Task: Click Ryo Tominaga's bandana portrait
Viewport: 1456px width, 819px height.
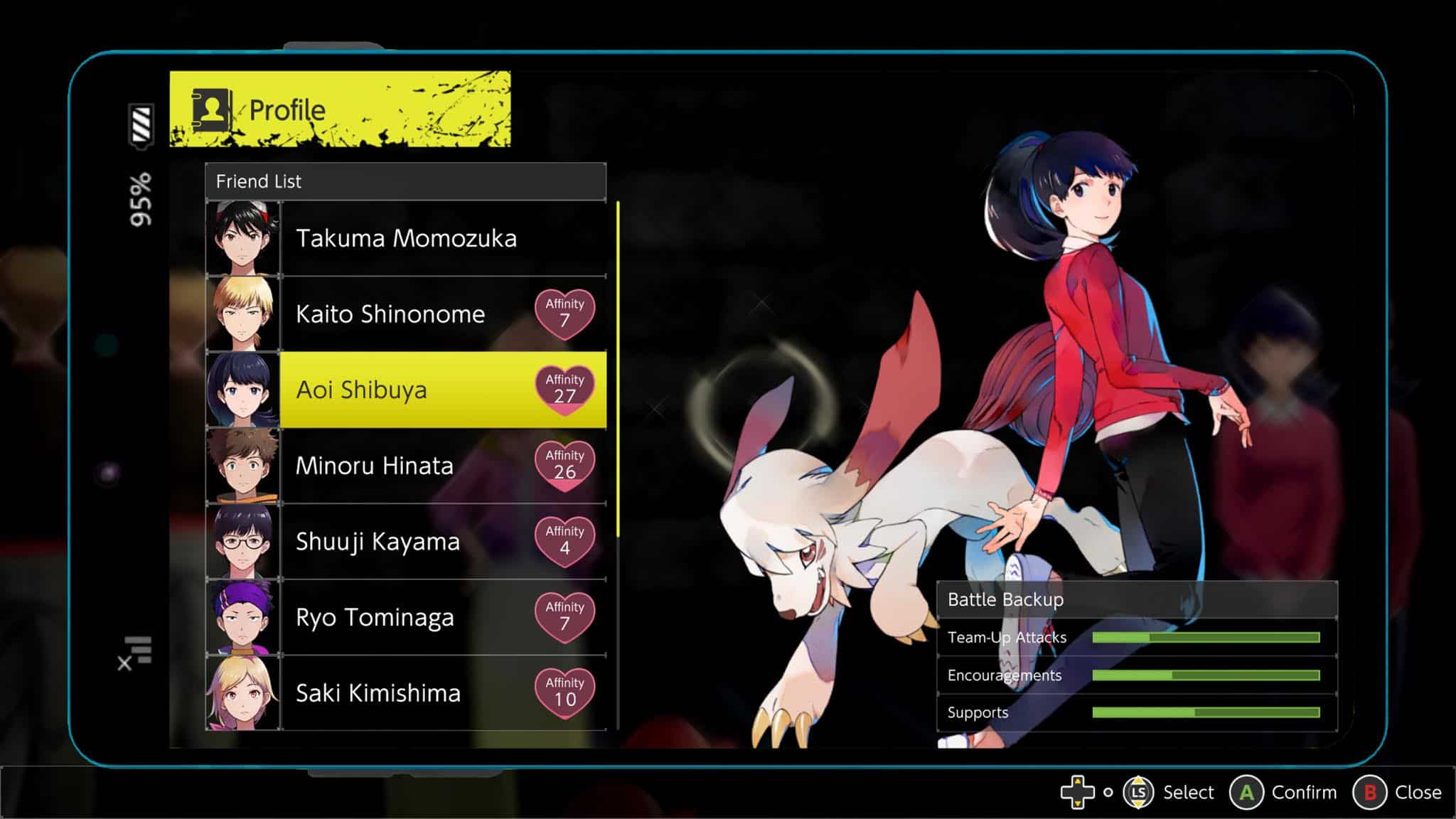Action: coord(242,617)
